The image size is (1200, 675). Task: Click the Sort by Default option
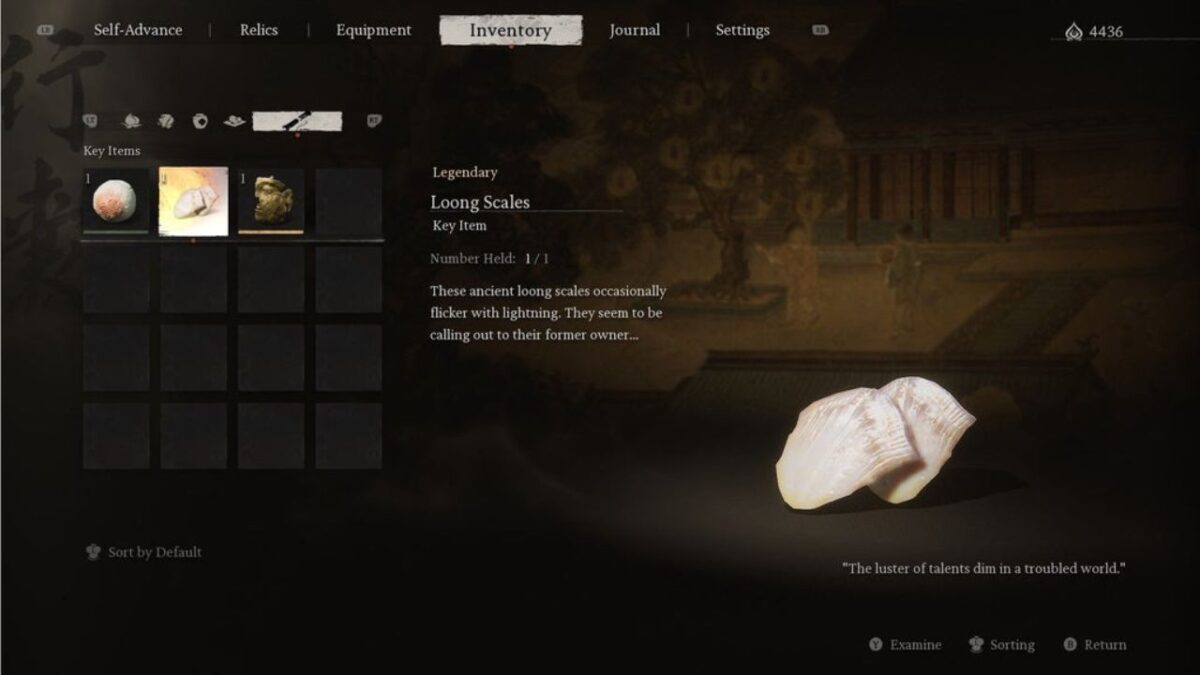(145, 552)
